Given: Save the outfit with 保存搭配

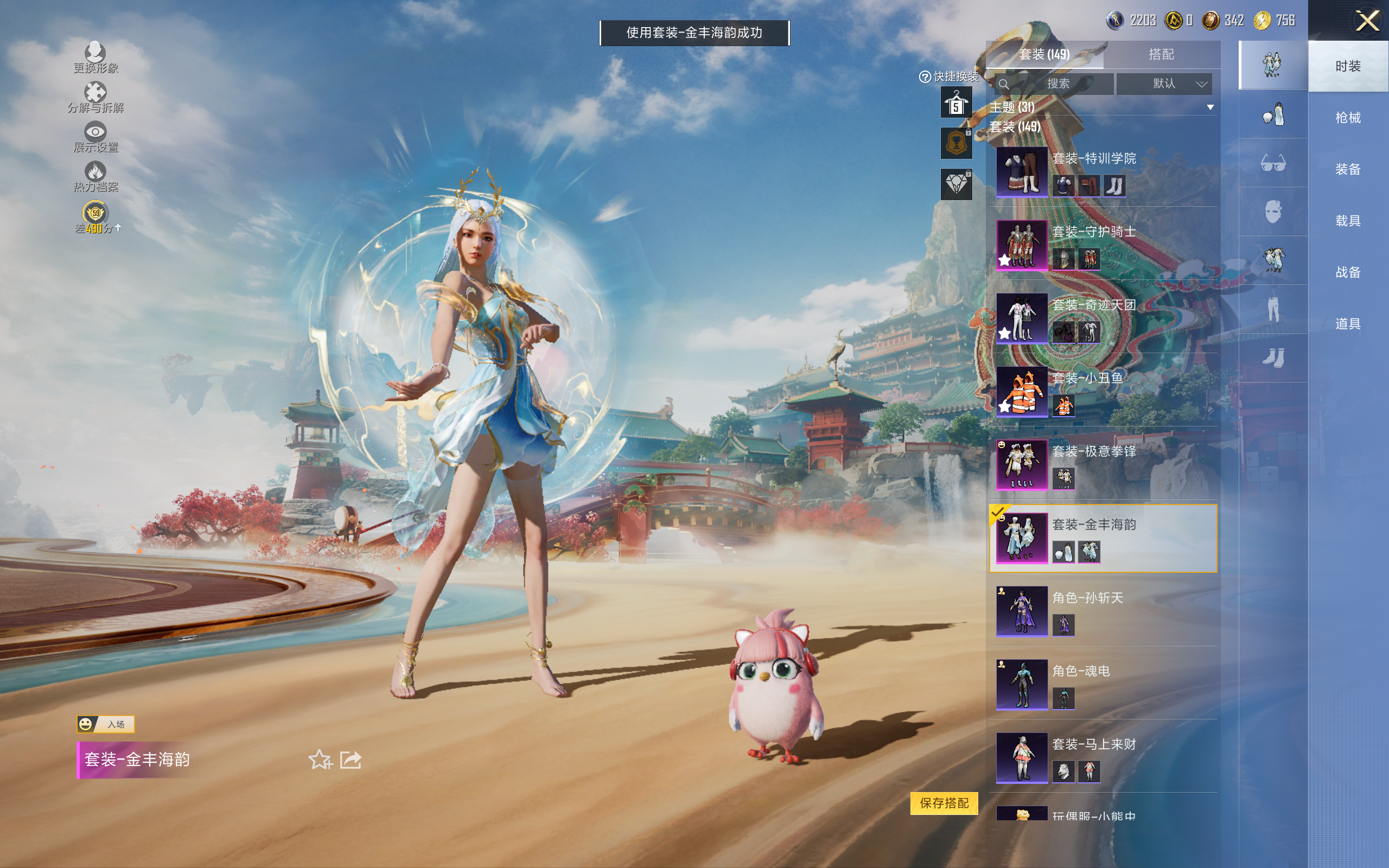Looking at the screenshot, I should coord(944,802).
